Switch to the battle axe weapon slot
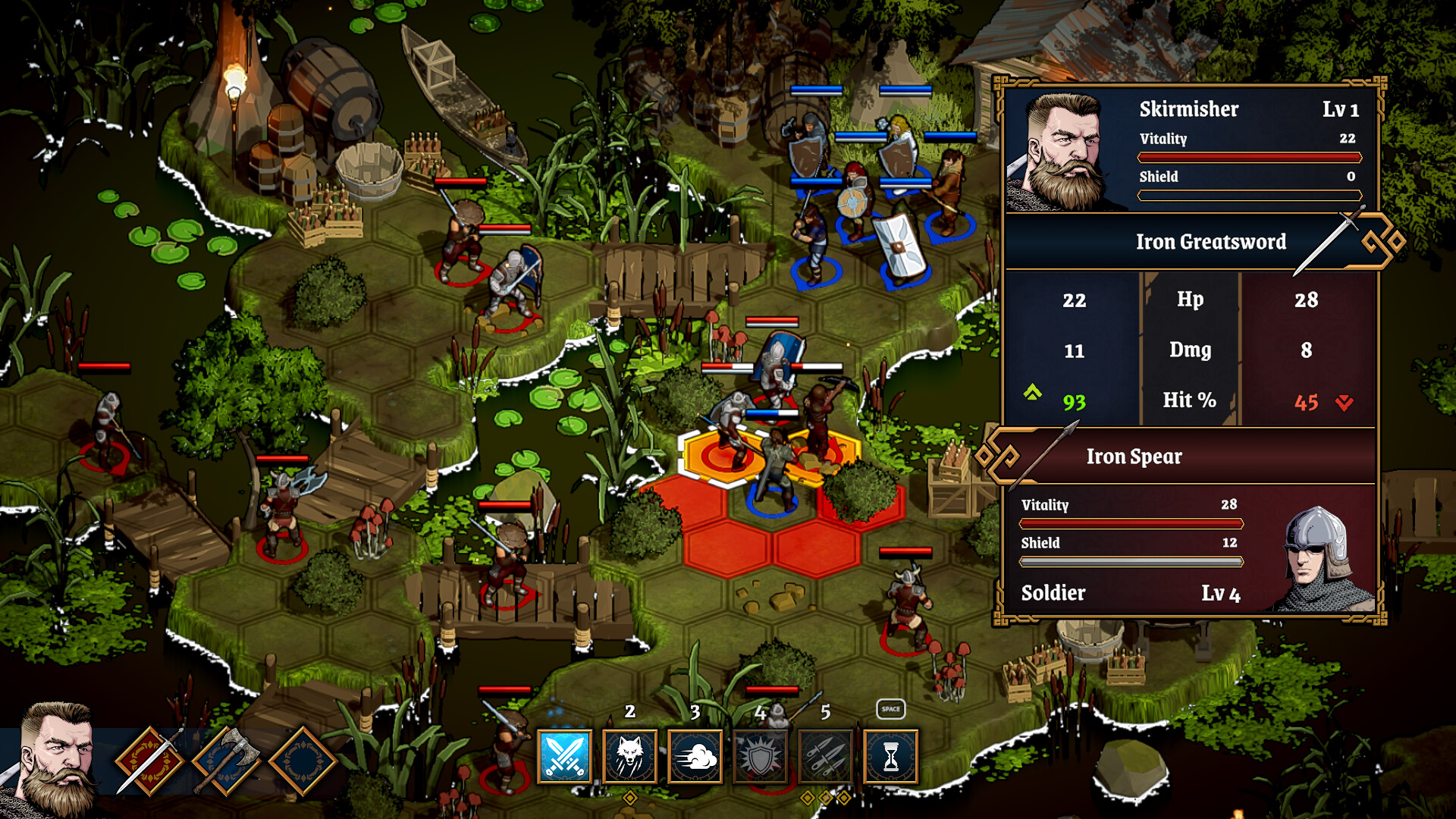Image resolution: width=1456 pixels, height=819 pixels. (226, 761)
